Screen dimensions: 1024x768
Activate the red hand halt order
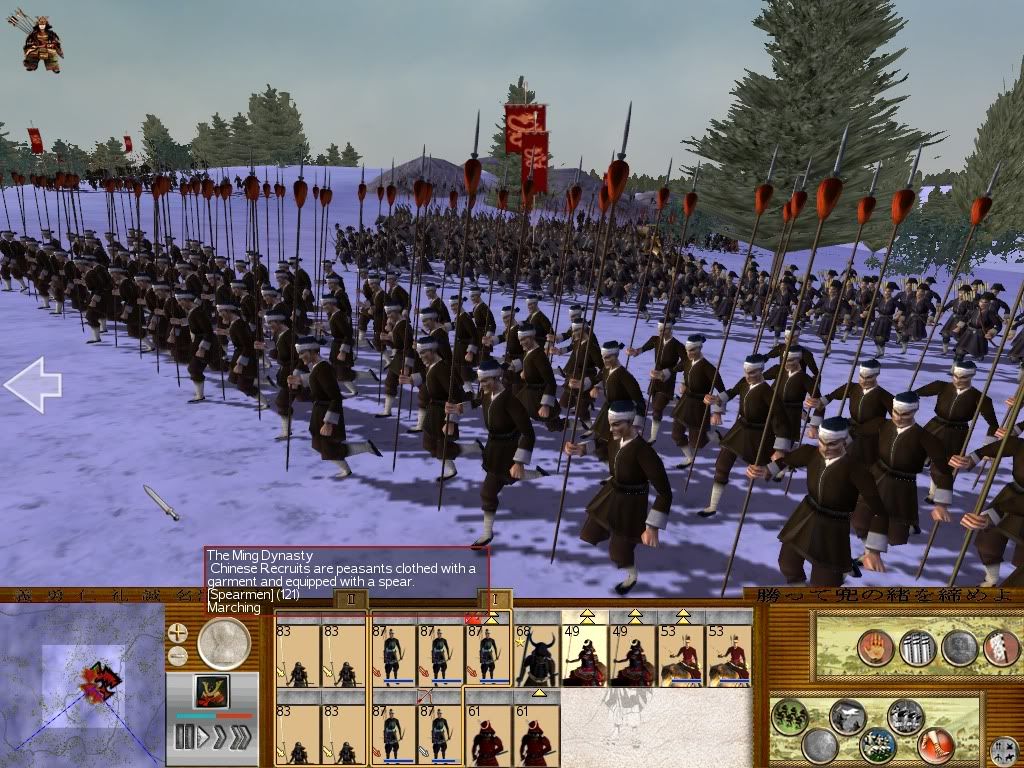[876, 646]
